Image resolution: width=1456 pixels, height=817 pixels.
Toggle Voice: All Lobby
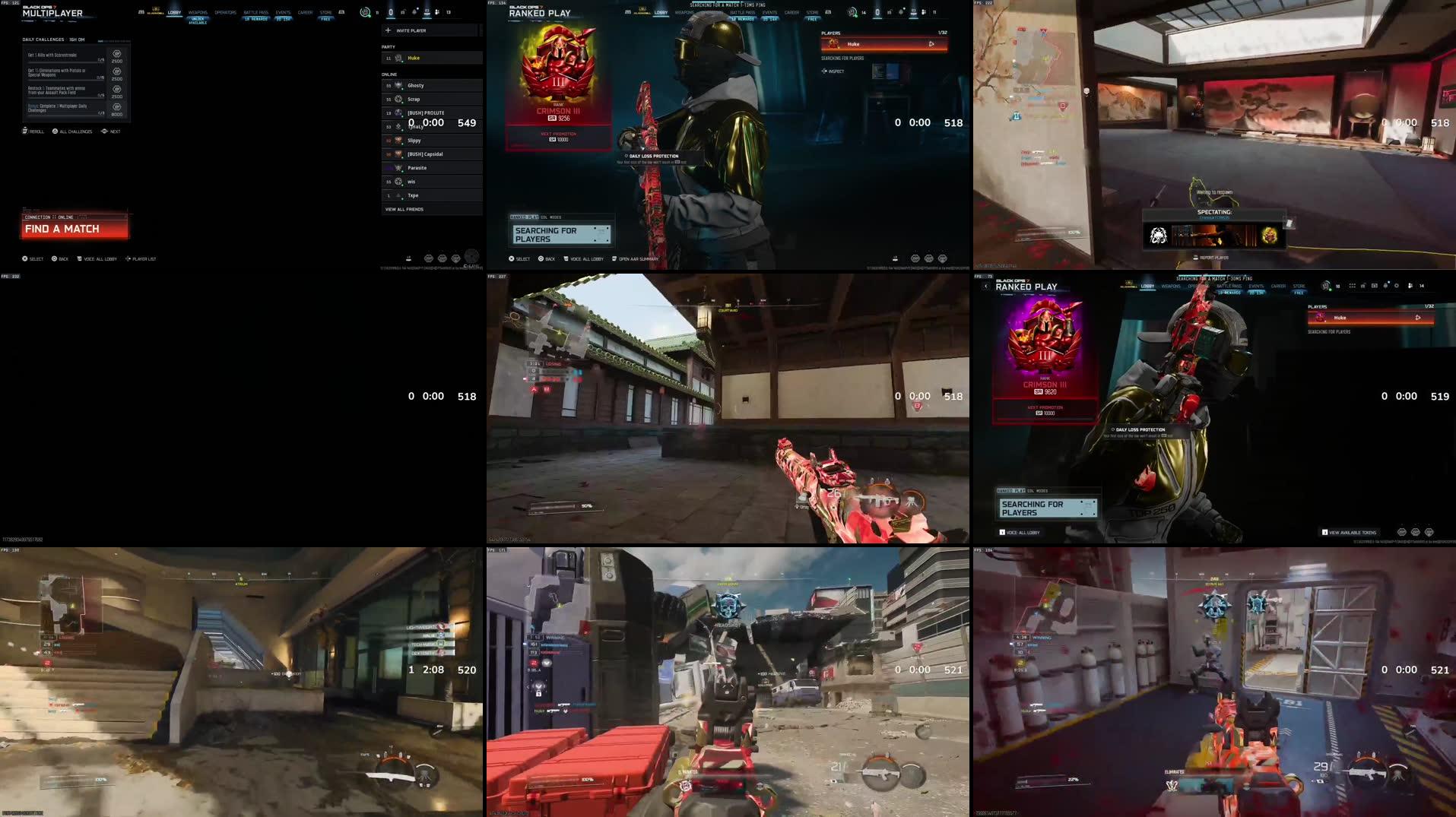click(80, 258)
